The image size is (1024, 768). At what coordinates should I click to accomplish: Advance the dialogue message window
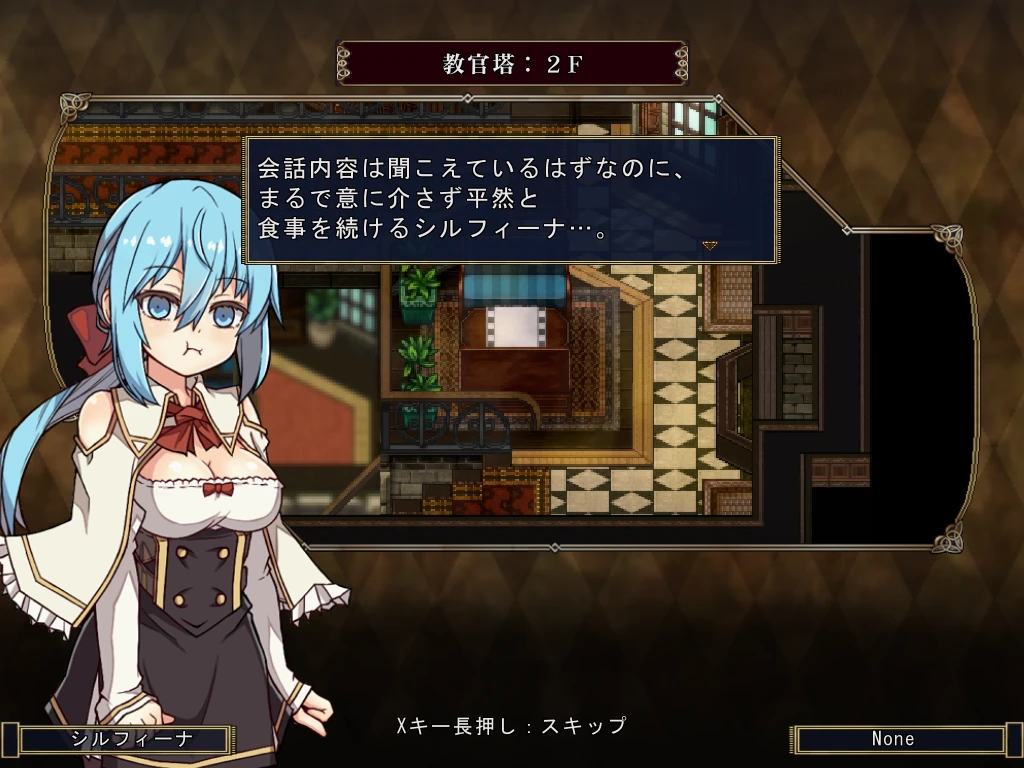[510, 200]
